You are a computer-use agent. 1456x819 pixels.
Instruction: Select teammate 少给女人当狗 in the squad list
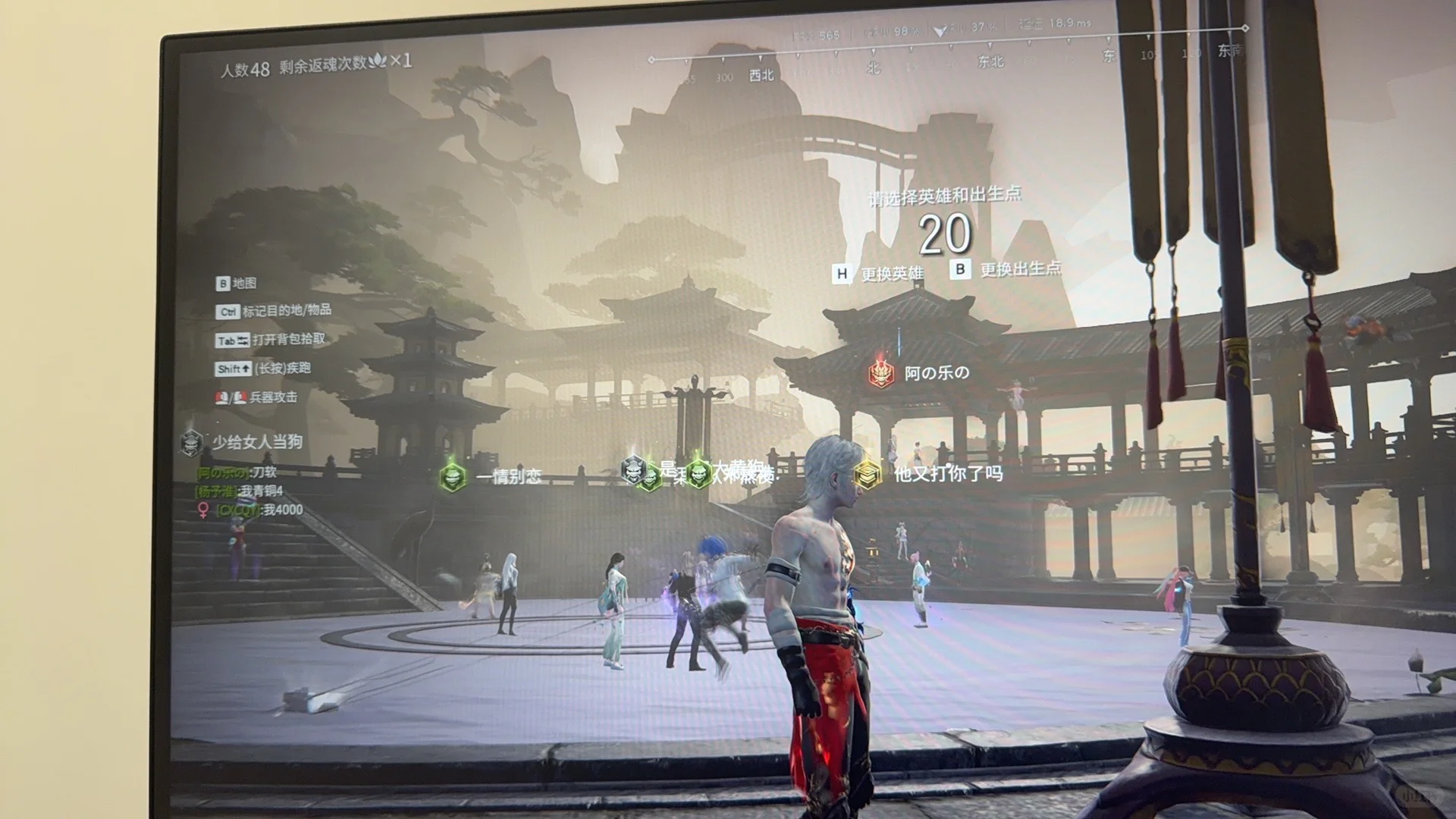click(x=256, y=442)
